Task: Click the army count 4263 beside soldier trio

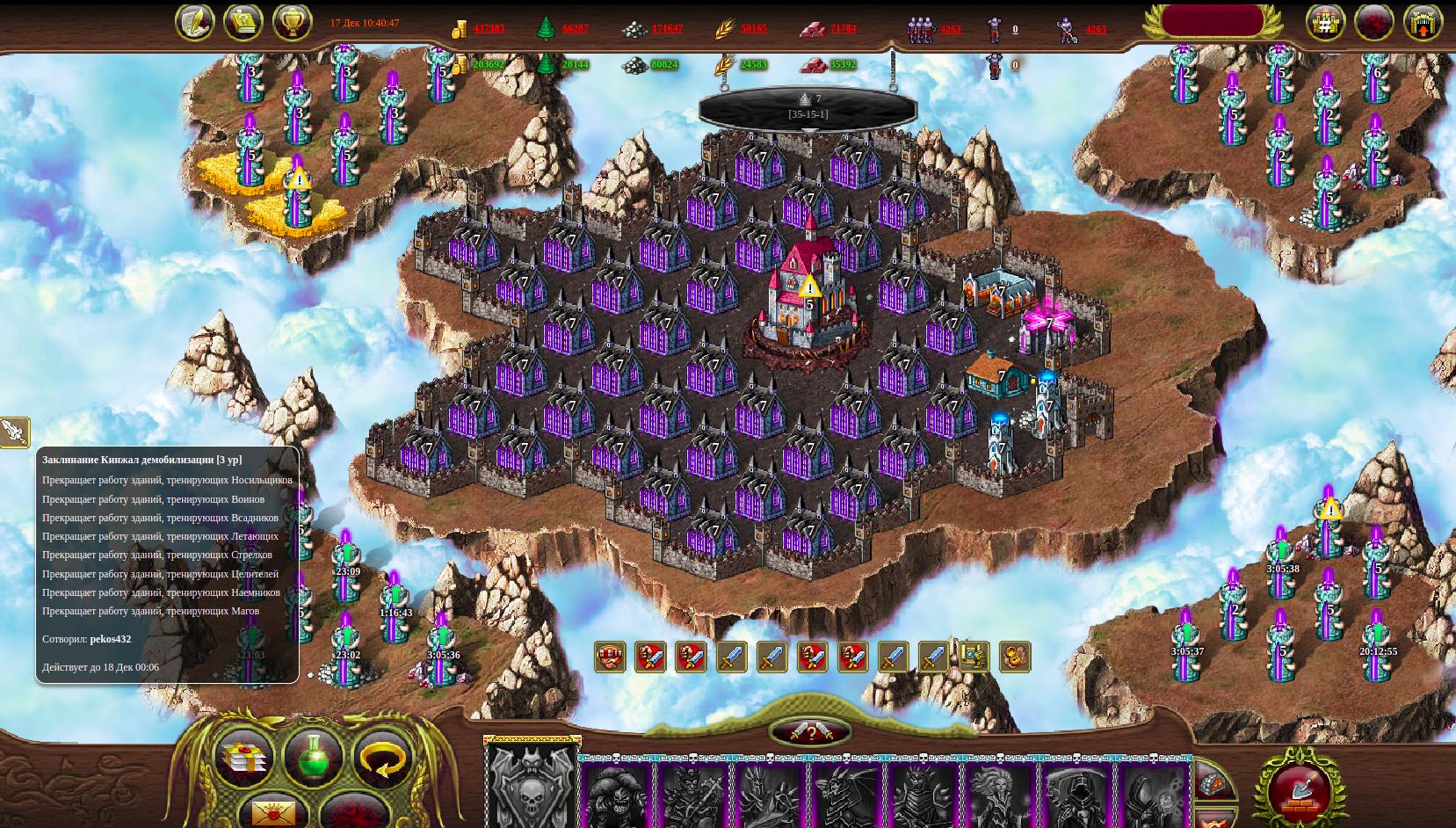Action: 951,29
